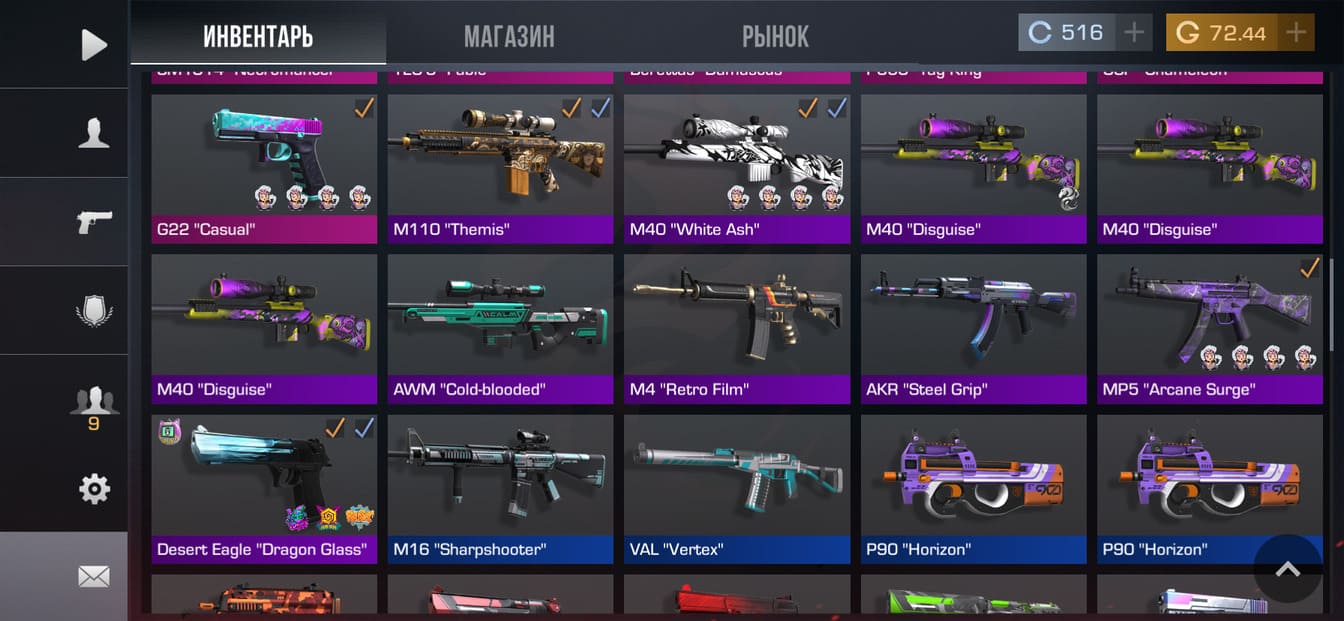Choose the M110 "Themis" skin
This screenshot has height=621, width=1344.
coord(500,168)
